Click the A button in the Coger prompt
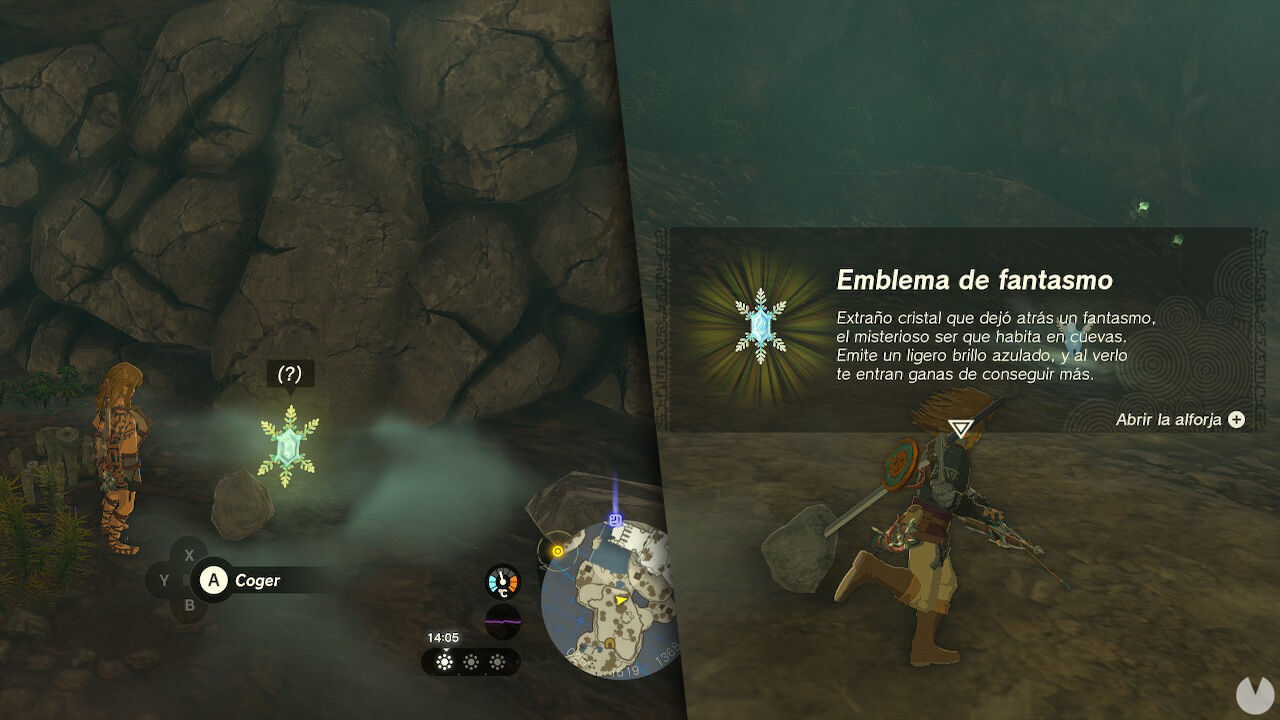1280x720 pixels. pos(213,580)
